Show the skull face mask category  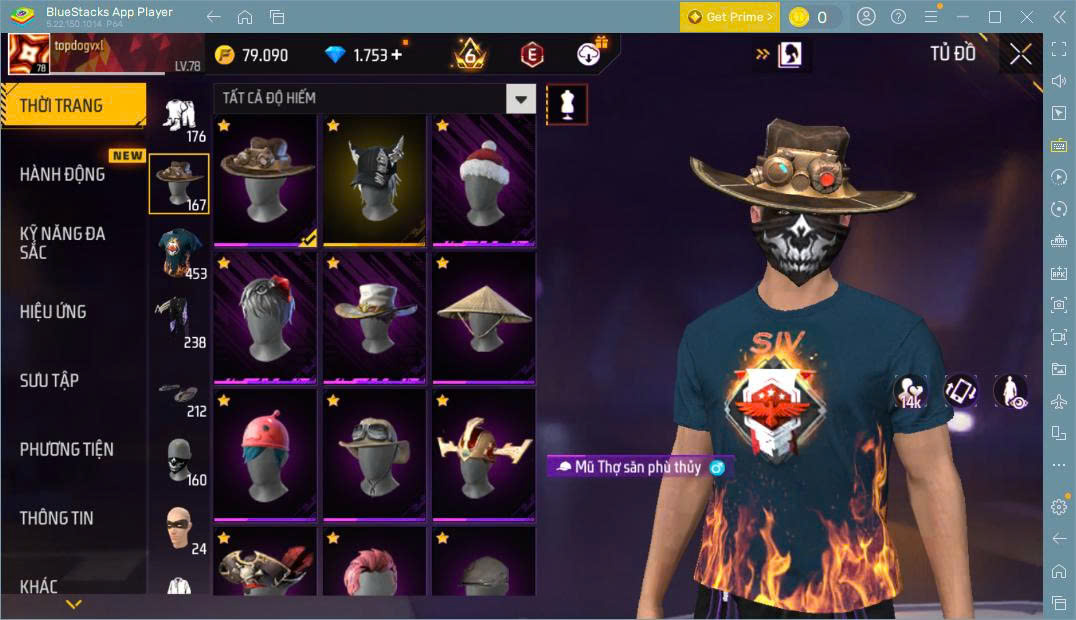coord(180,460)
